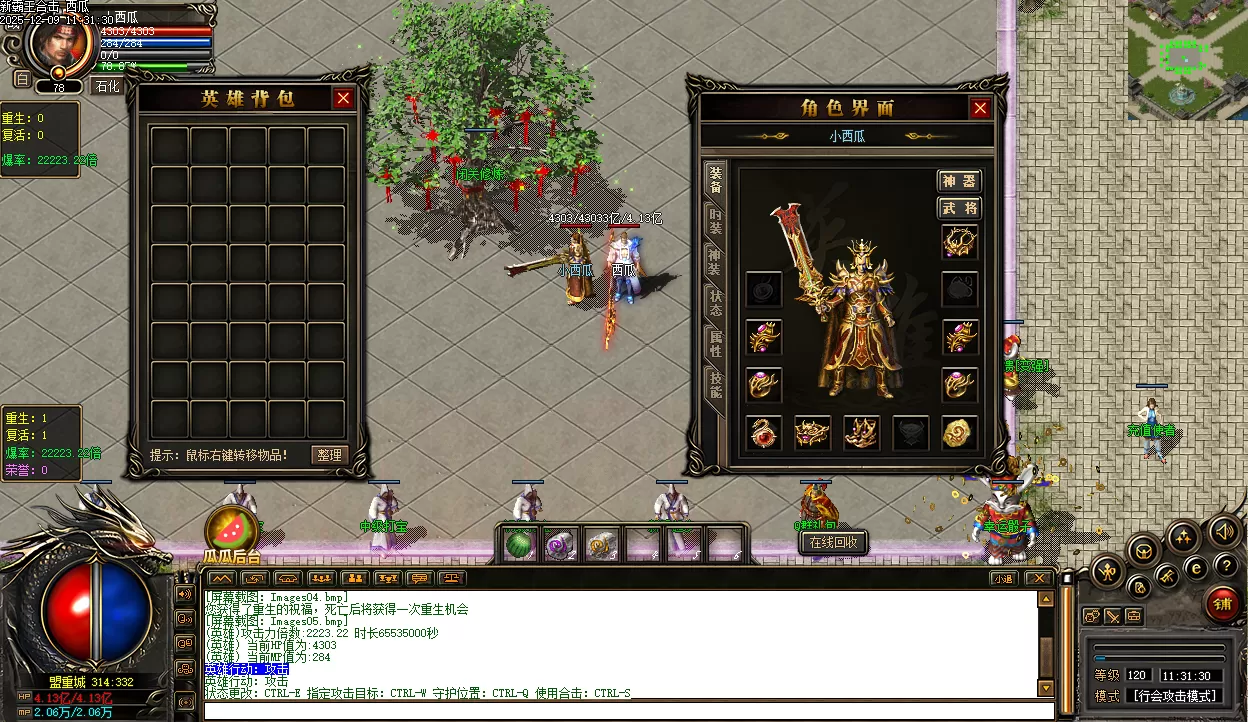Switch to the 神装 divine gear tab
This screenshot has height=722, width=1248.
715,262
